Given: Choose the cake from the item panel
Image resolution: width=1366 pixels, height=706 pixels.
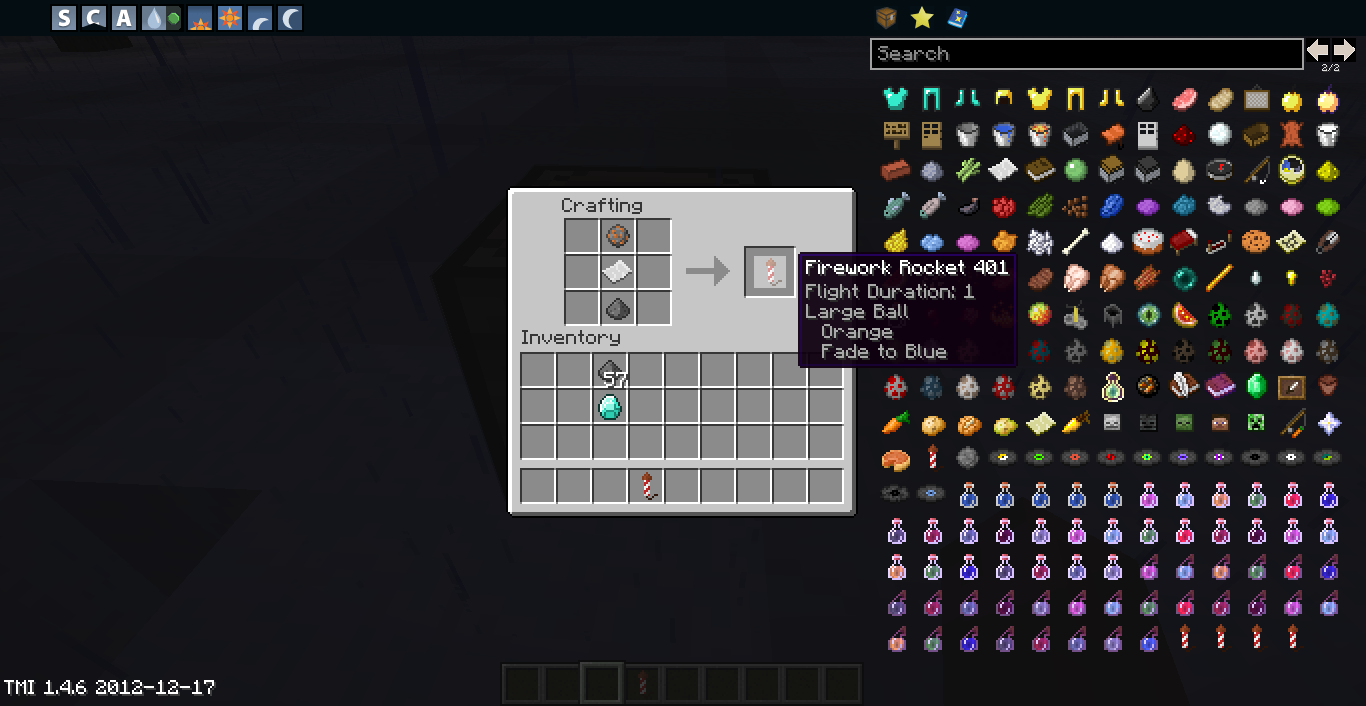Looking at the screenshot, I should [1148, 241].
